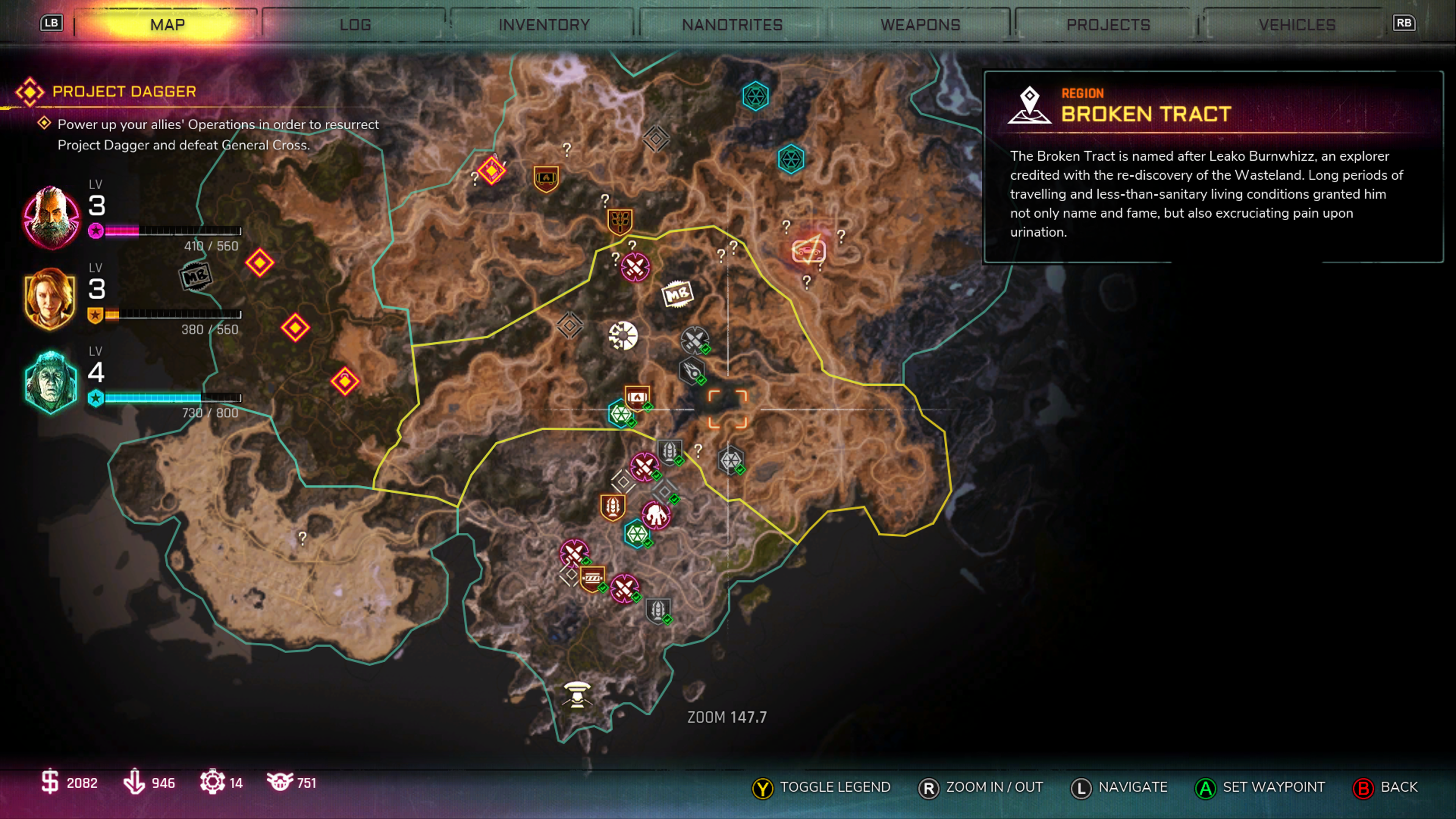The height and width of the screenshot is (819, 1456).
Task: Switch to the Vehicles tab
Action: point(1297,25)
